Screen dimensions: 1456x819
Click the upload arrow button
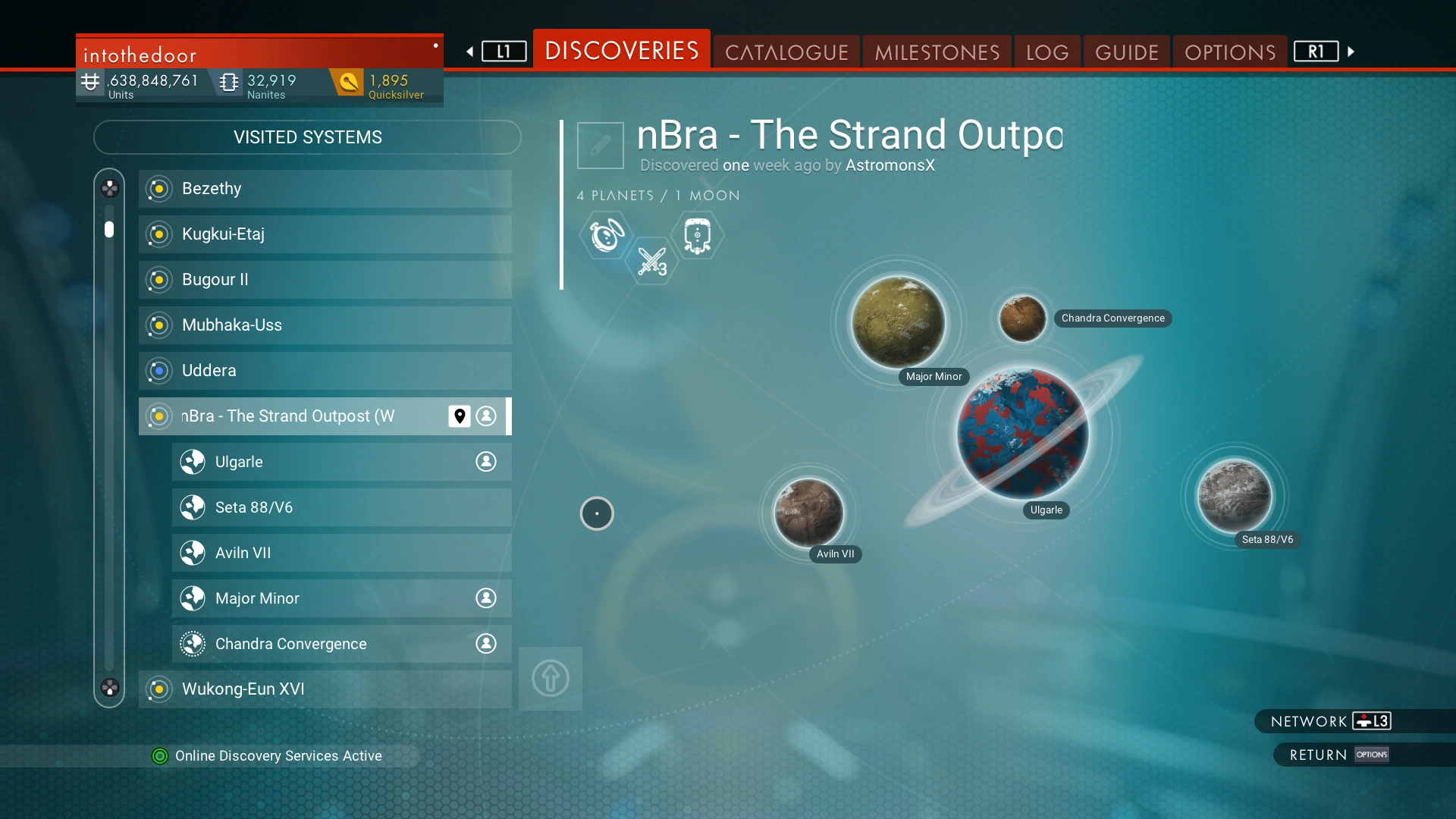[551, 678]
